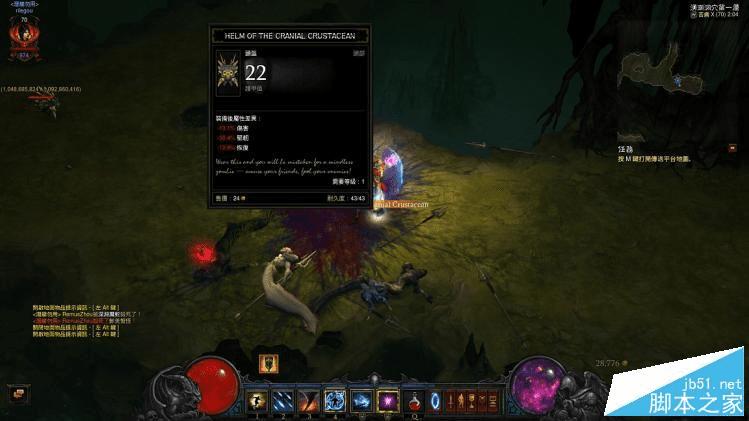Click the chat bubble button
749x421 pixels.
pos(16,394)
